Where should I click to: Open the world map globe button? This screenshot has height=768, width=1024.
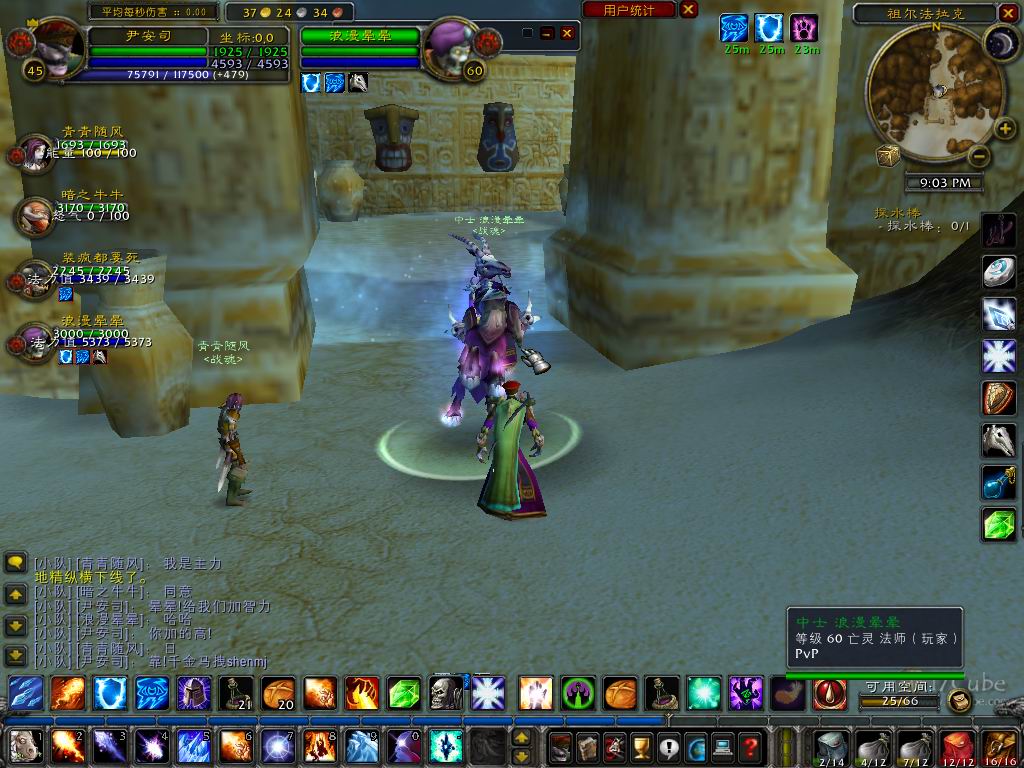(695, 746)
